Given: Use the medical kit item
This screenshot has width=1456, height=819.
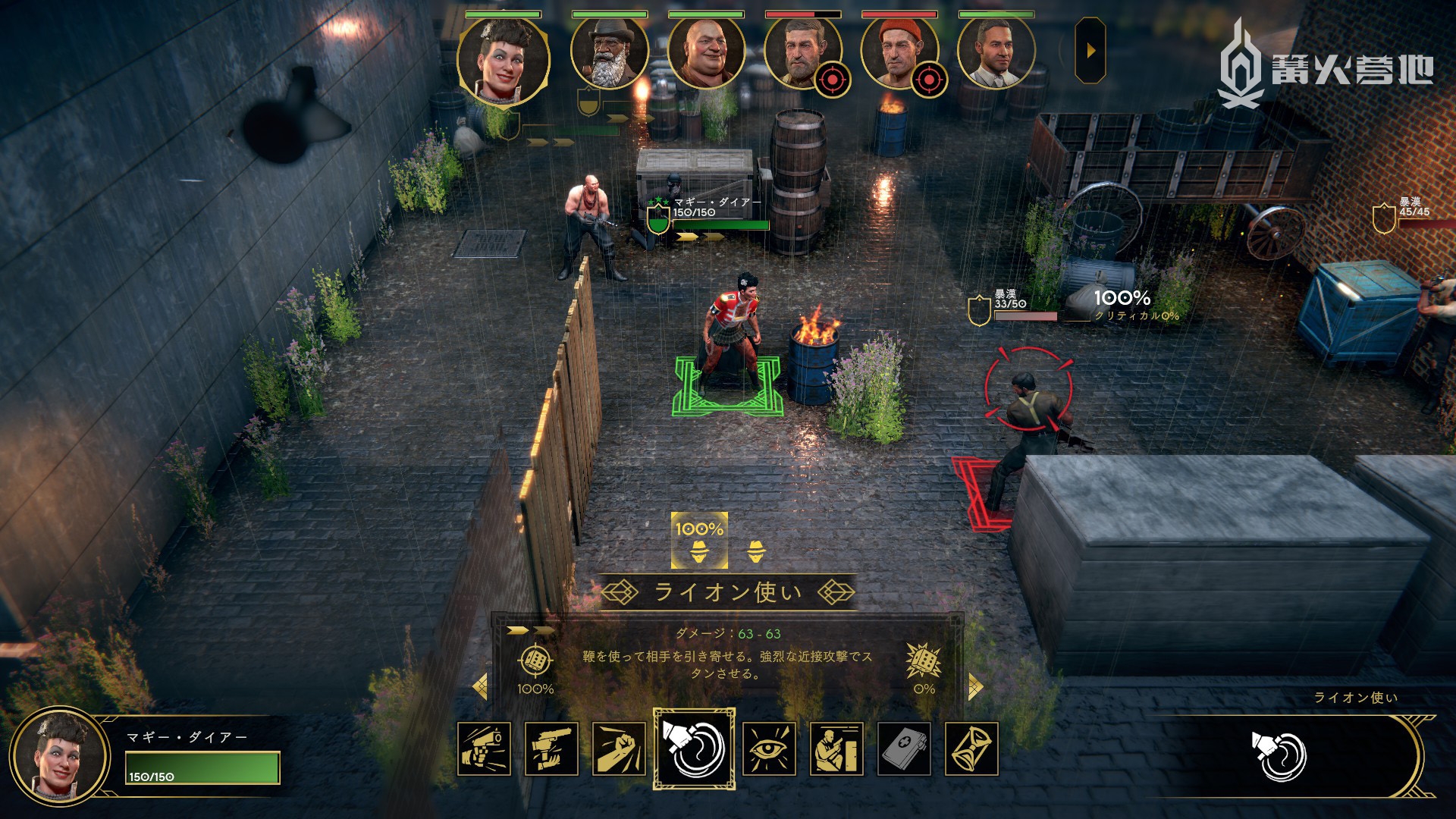Looking at the screenshot, I should pos(904,749).
